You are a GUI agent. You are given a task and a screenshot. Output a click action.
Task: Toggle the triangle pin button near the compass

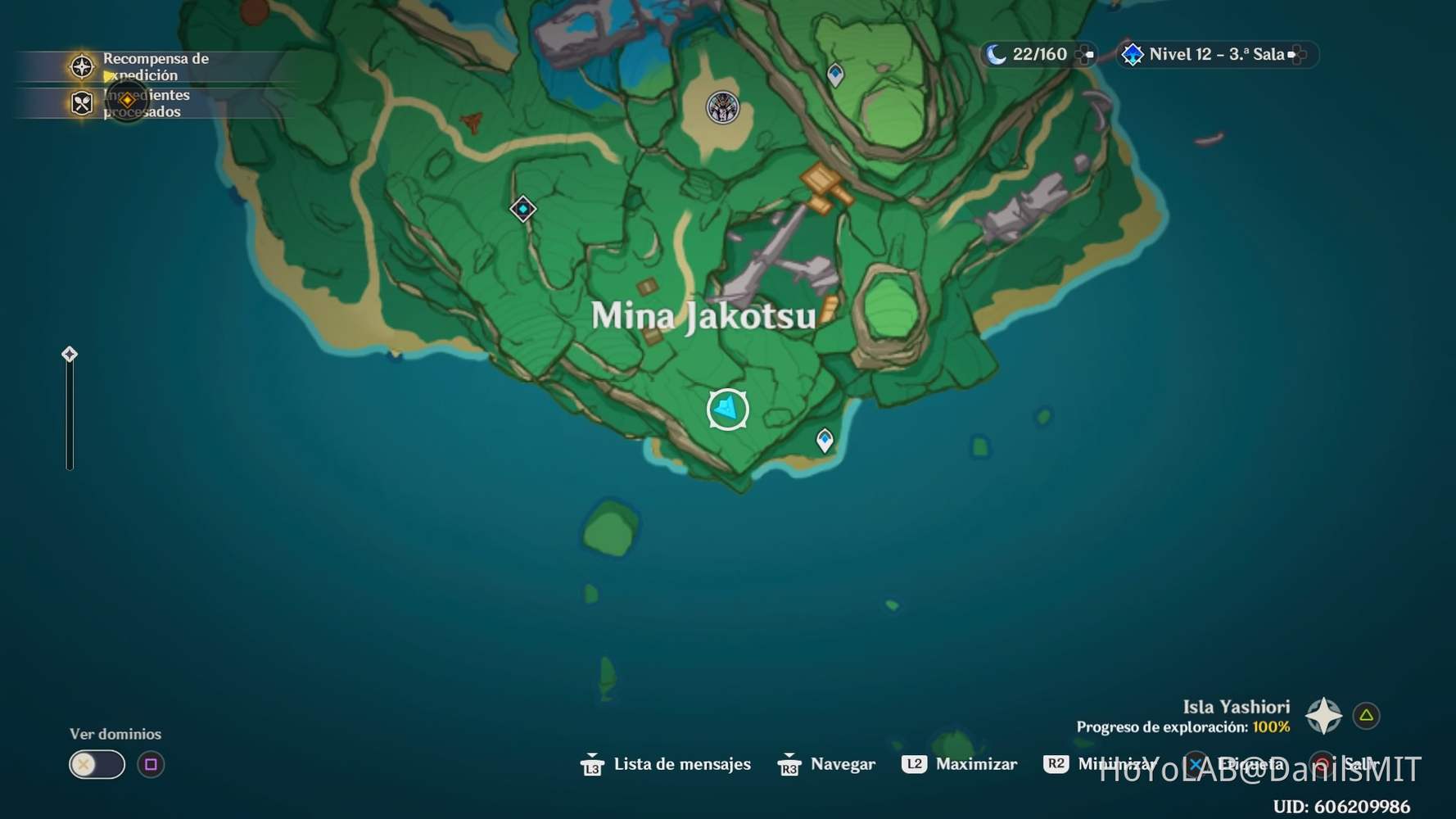pyautogui.click(x=1365, y=715)
